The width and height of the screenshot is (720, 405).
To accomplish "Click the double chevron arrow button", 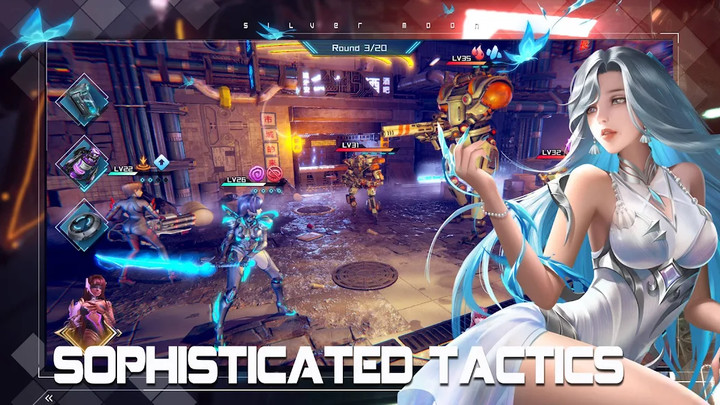I will tap(48, 396).
